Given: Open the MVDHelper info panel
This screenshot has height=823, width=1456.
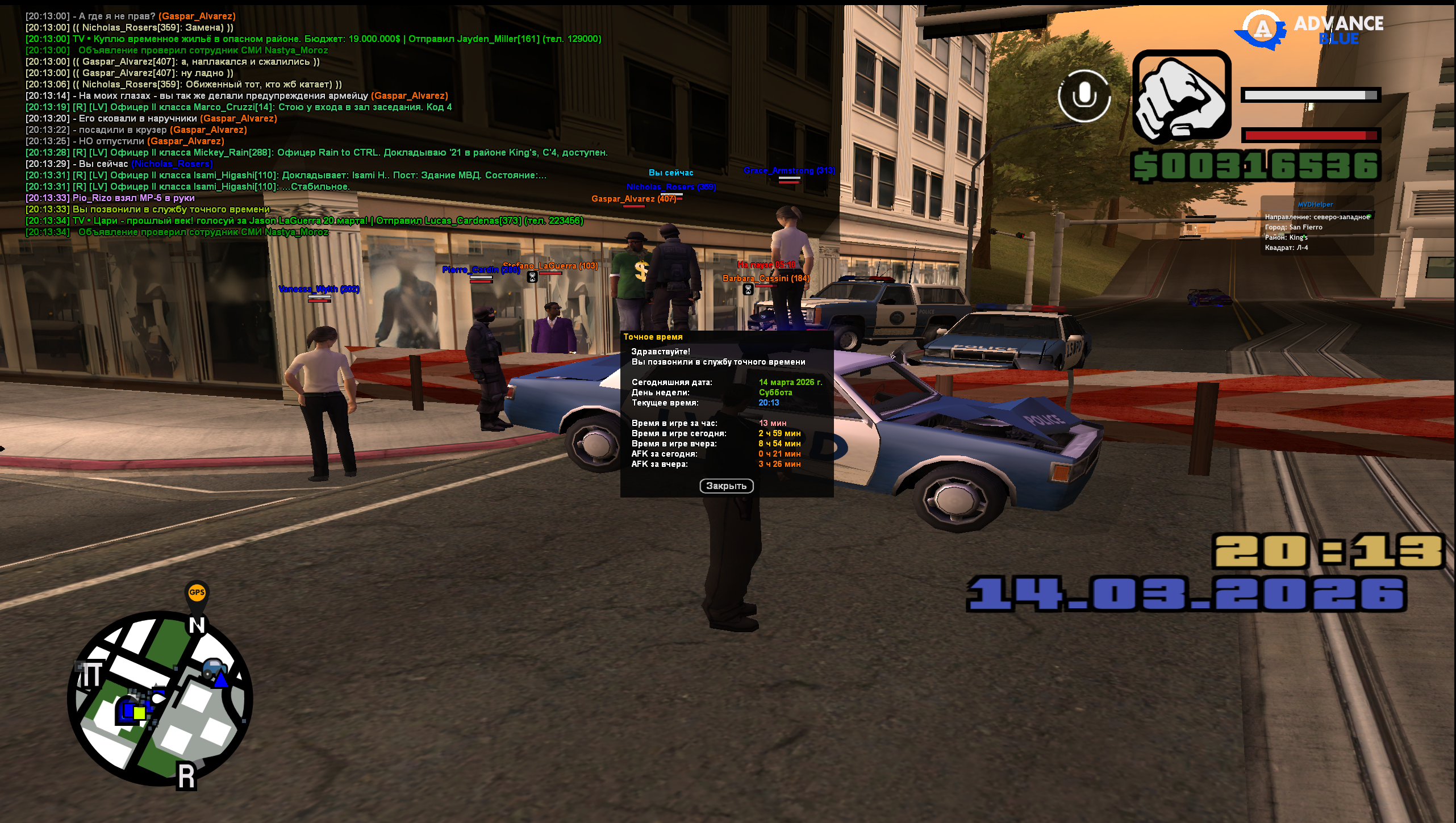Looking at the screenshot, I should (x=1316, y=226).
